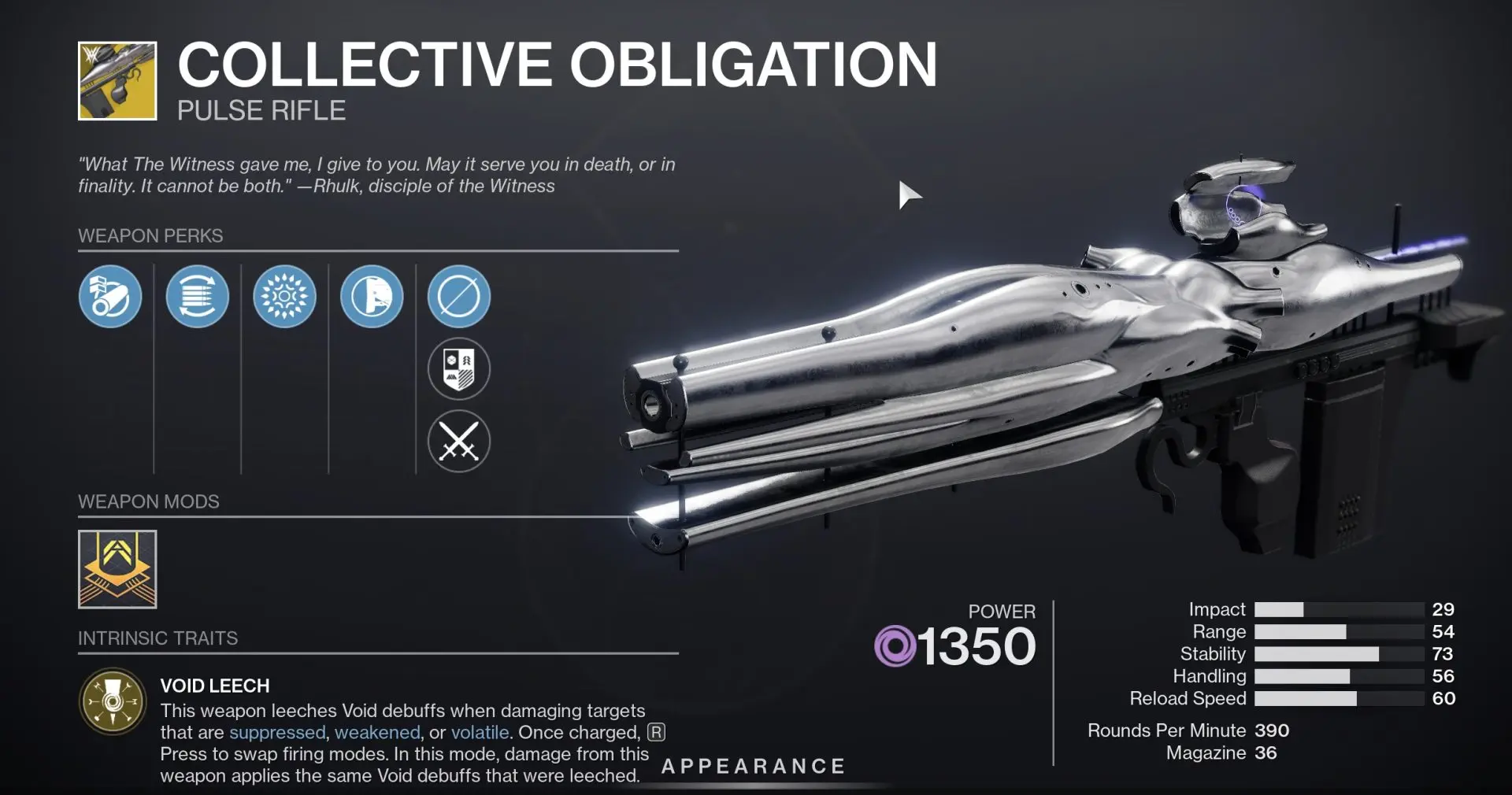1512x795 pixels.
Task: Select the stock perk icon
Action: (x=372, y=297)
